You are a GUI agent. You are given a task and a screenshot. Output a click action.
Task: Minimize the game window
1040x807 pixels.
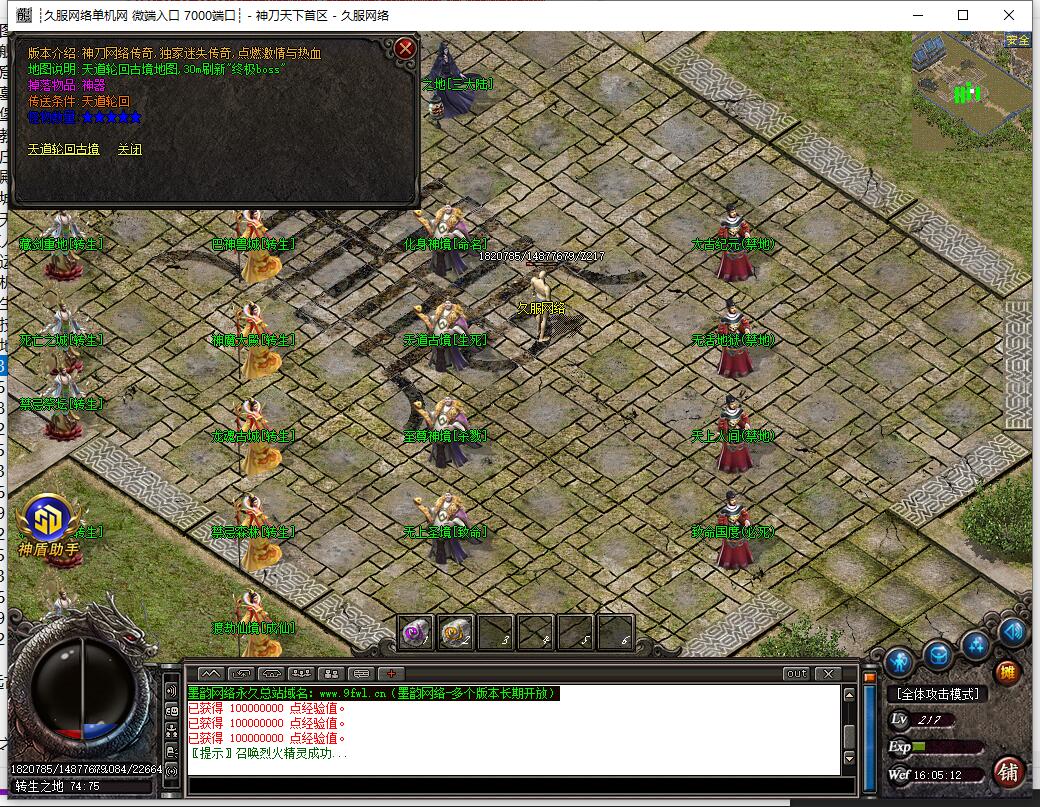[918, 15]
